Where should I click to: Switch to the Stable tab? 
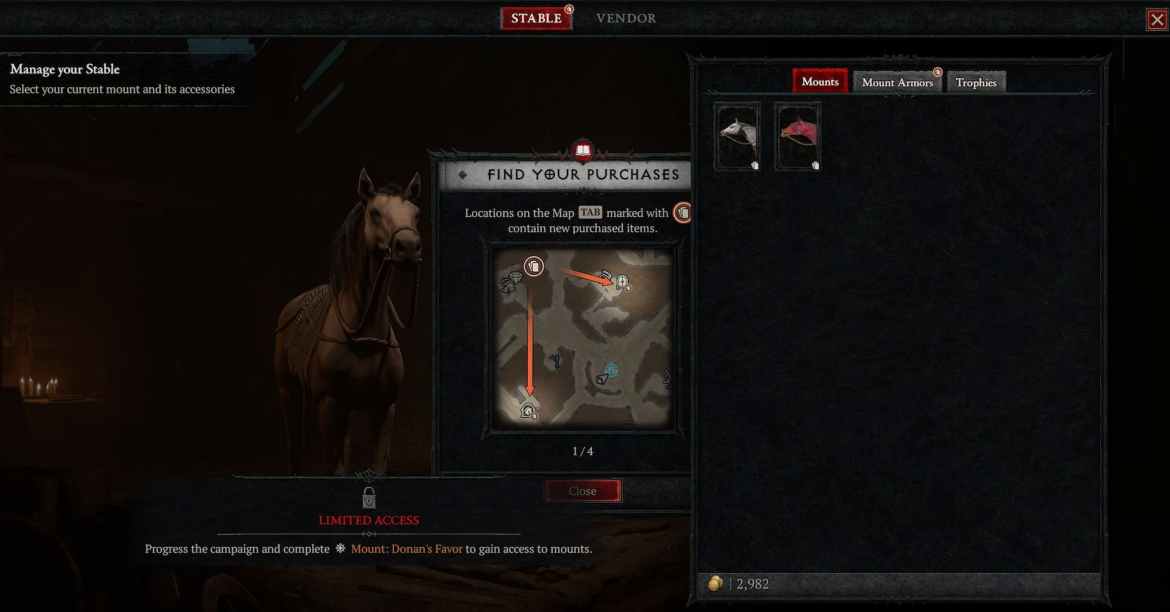536,18
